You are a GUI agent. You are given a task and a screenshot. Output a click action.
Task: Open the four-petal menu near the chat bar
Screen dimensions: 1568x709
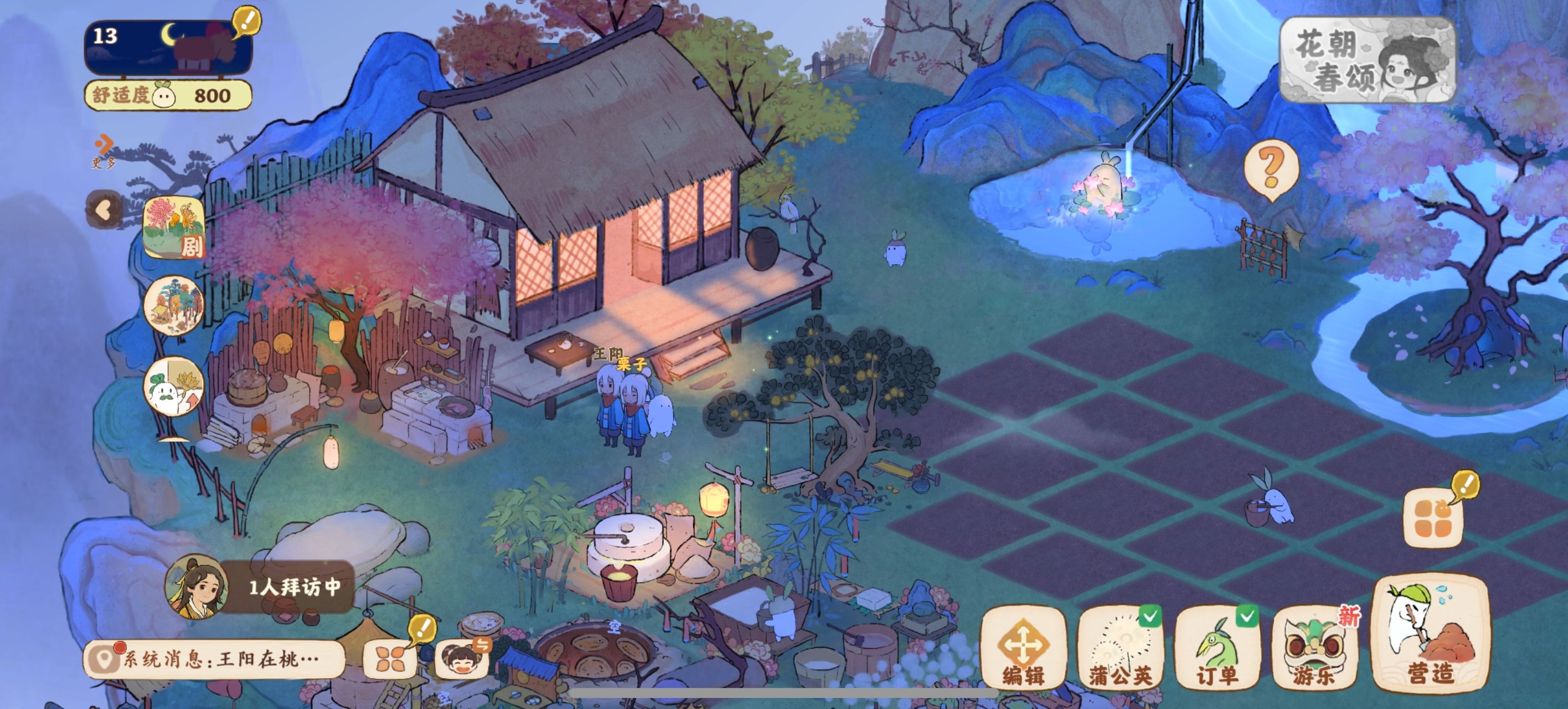[391, 659]
